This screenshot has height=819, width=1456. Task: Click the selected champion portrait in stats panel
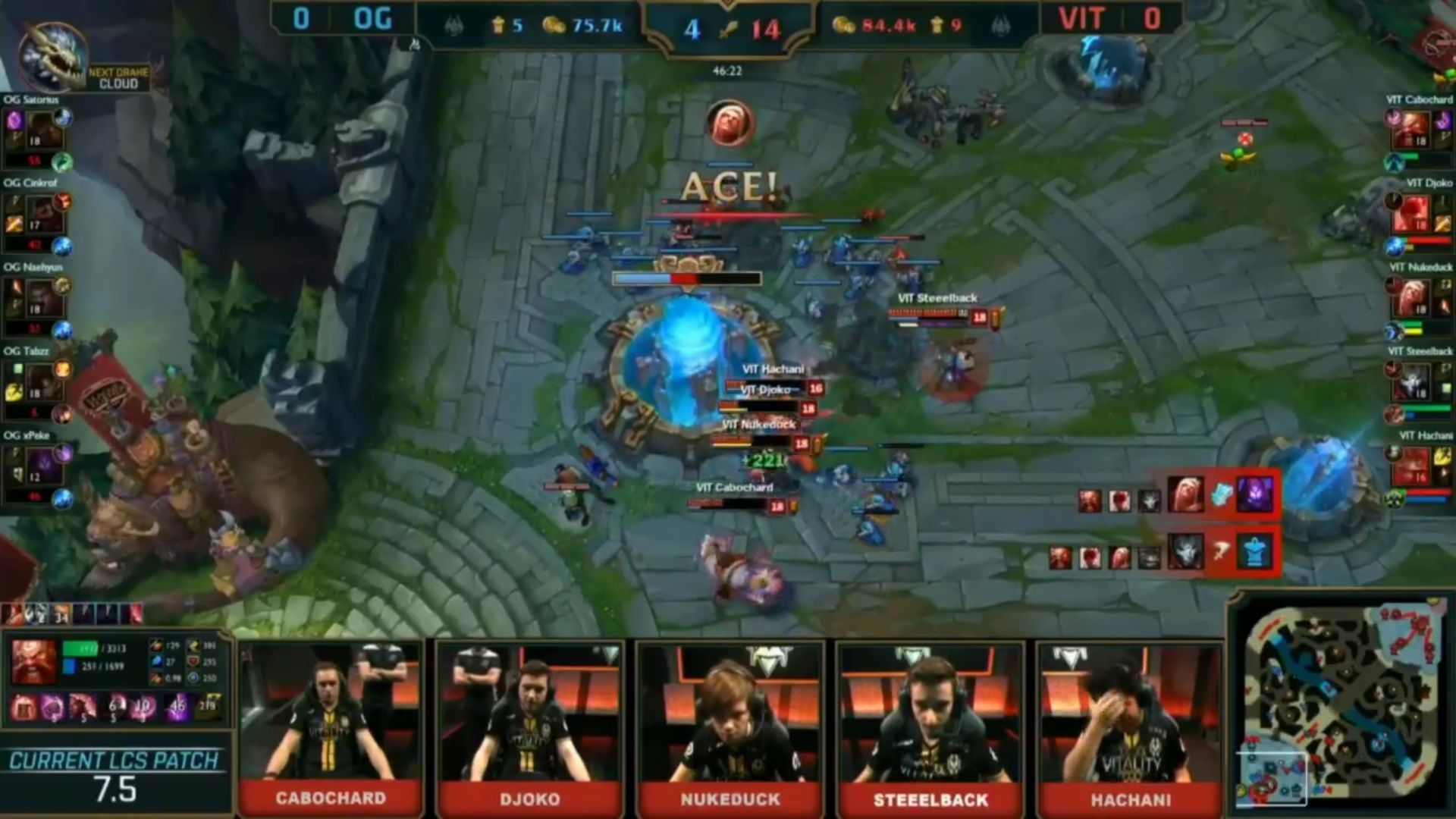33,661
